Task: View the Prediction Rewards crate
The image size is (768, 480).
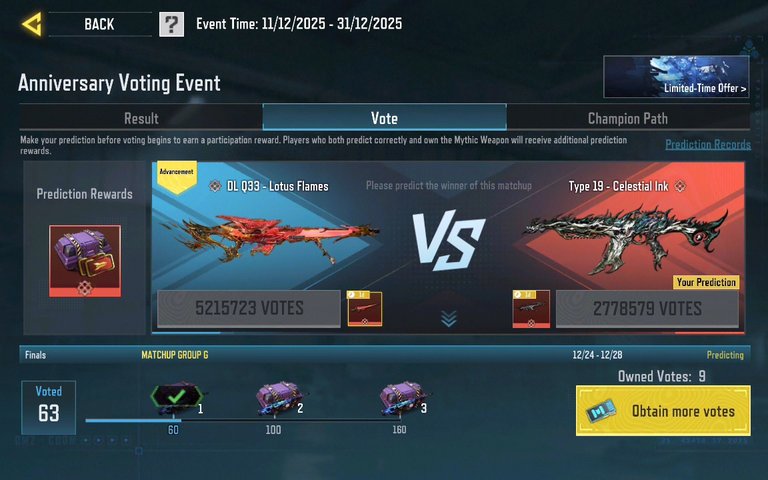Action: (85, 261)
